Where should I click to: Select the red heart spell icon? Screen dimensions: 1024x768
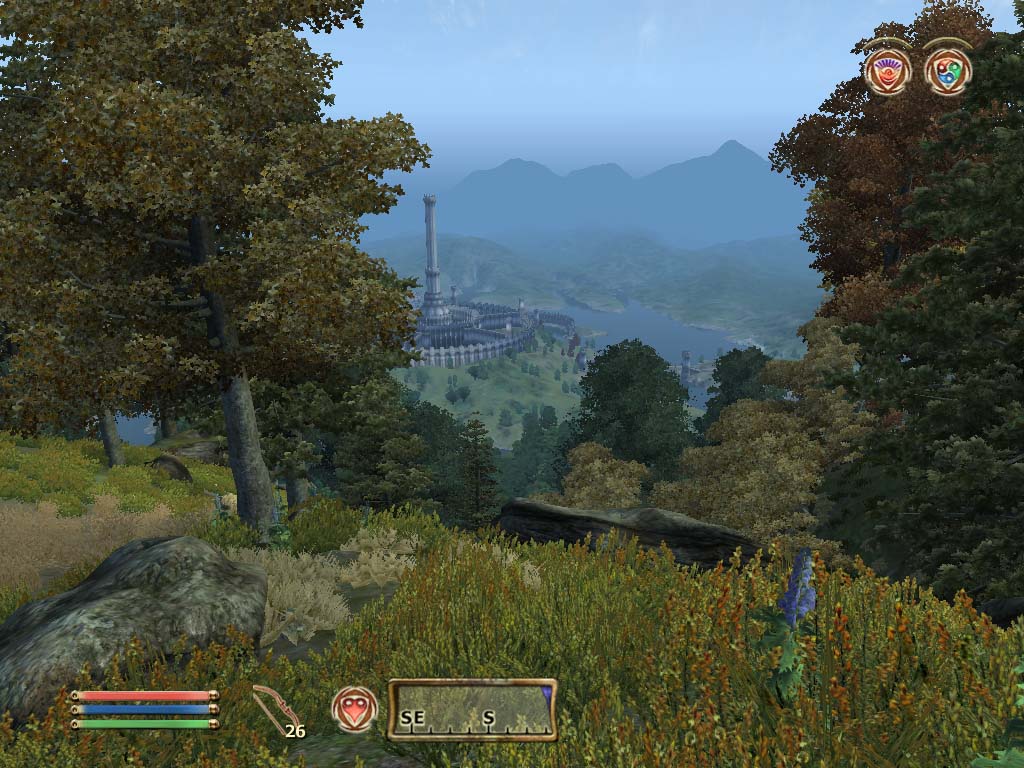pos(355,709)
